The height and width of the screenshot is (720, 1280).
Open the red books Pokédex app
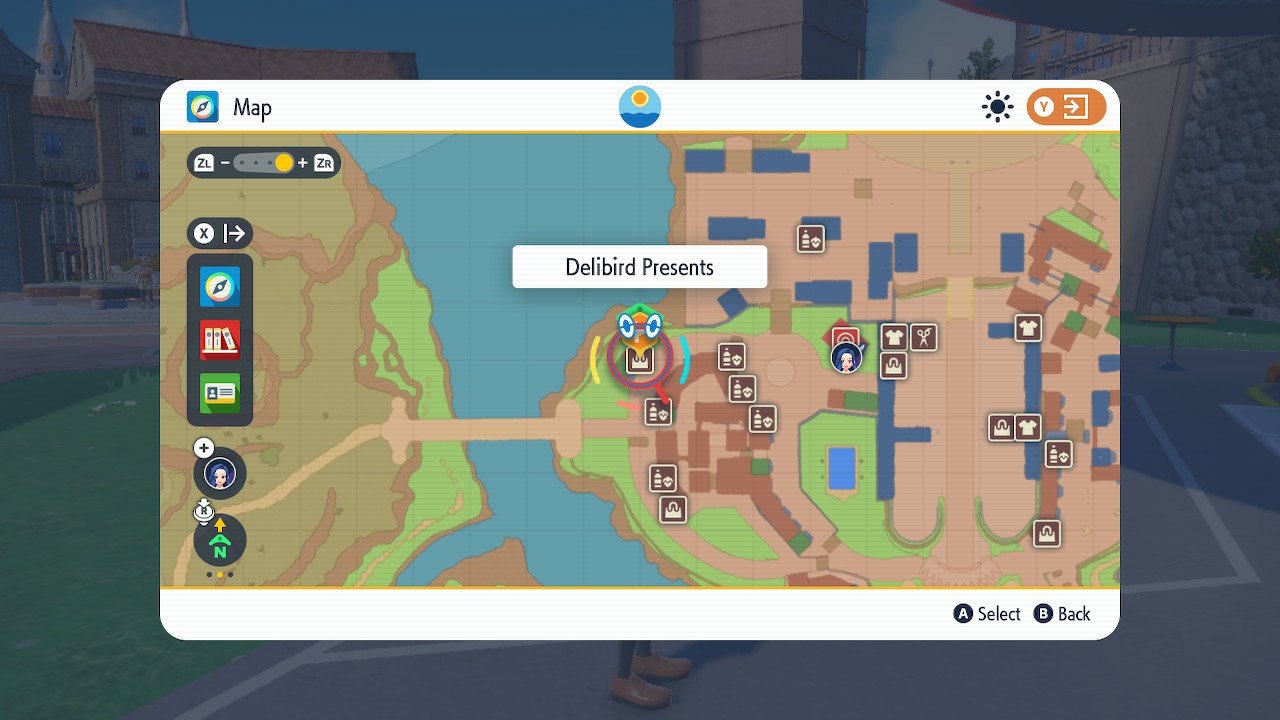[x=220, y=340]
